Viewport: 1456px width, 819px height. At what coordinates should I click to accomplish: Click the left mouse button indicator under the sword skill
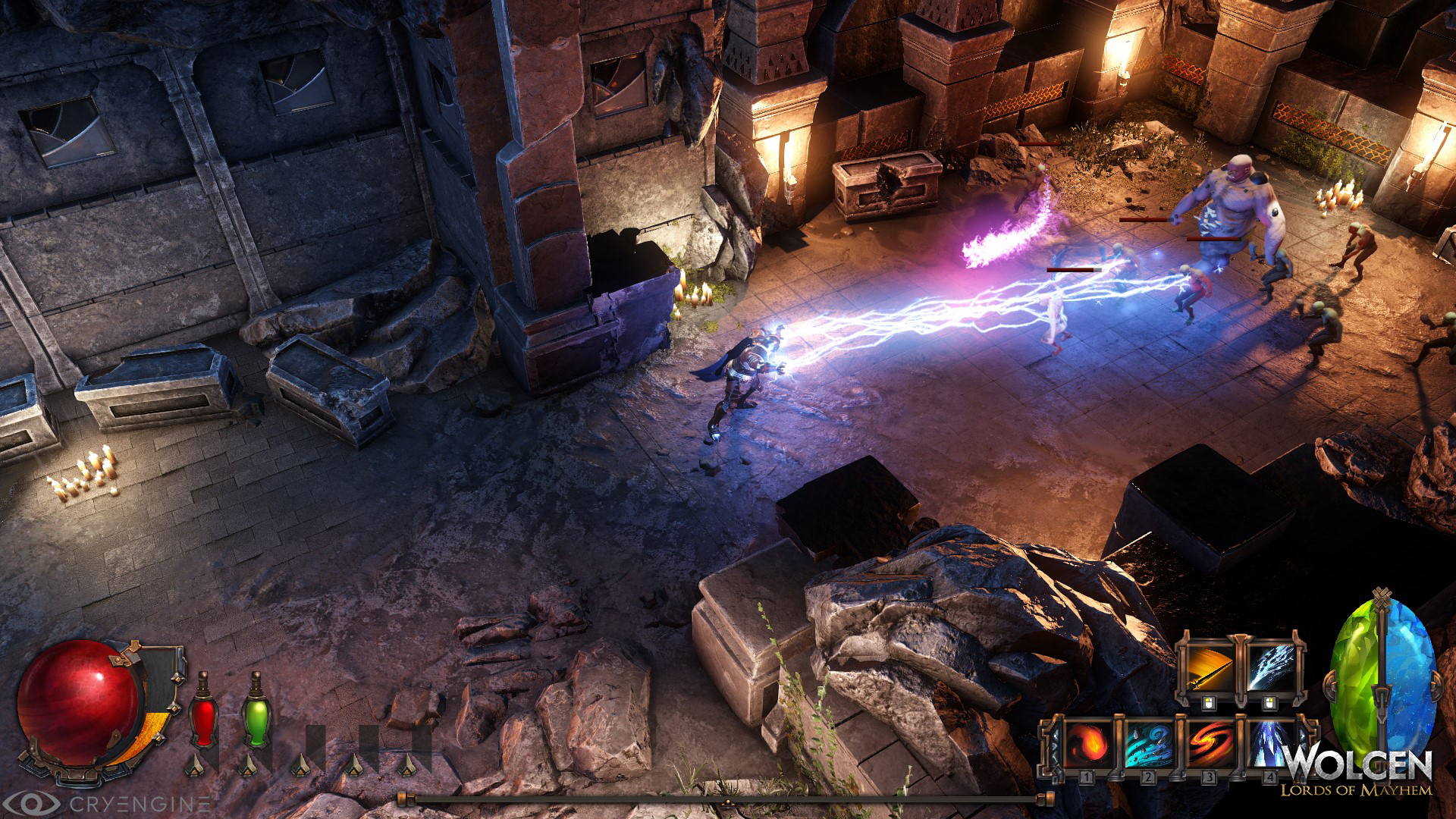tap(1209, 703)
